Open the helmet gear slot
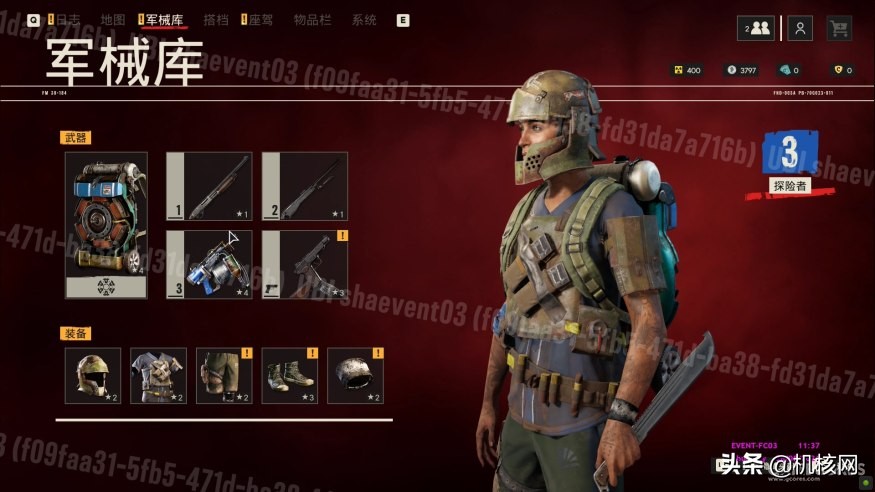Screen dimensions: 875x492 coord(93,376)
